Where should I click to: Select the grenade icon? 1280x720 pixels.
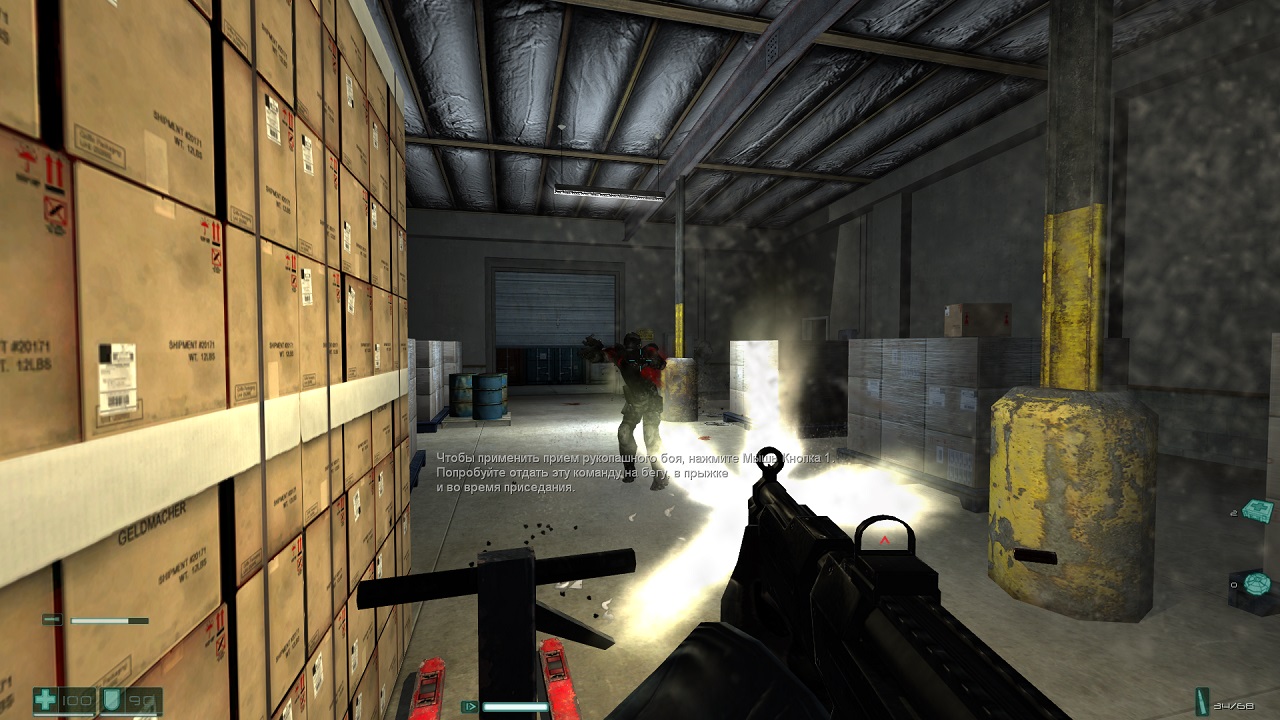tap(1257, 583)
